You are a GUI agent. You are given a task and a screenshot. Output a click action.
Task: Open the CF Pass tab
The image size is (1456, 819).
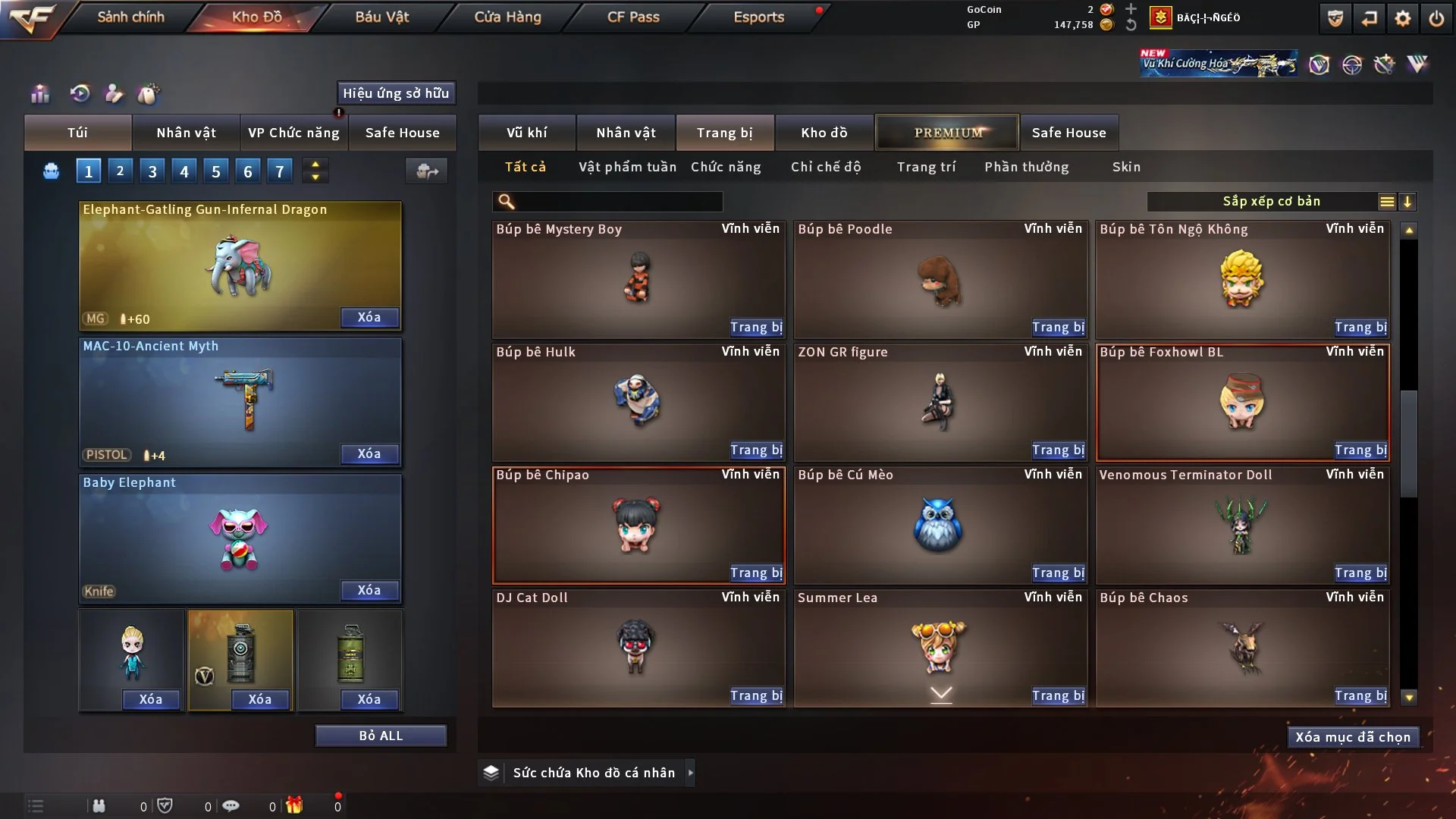tap(633, 17)
